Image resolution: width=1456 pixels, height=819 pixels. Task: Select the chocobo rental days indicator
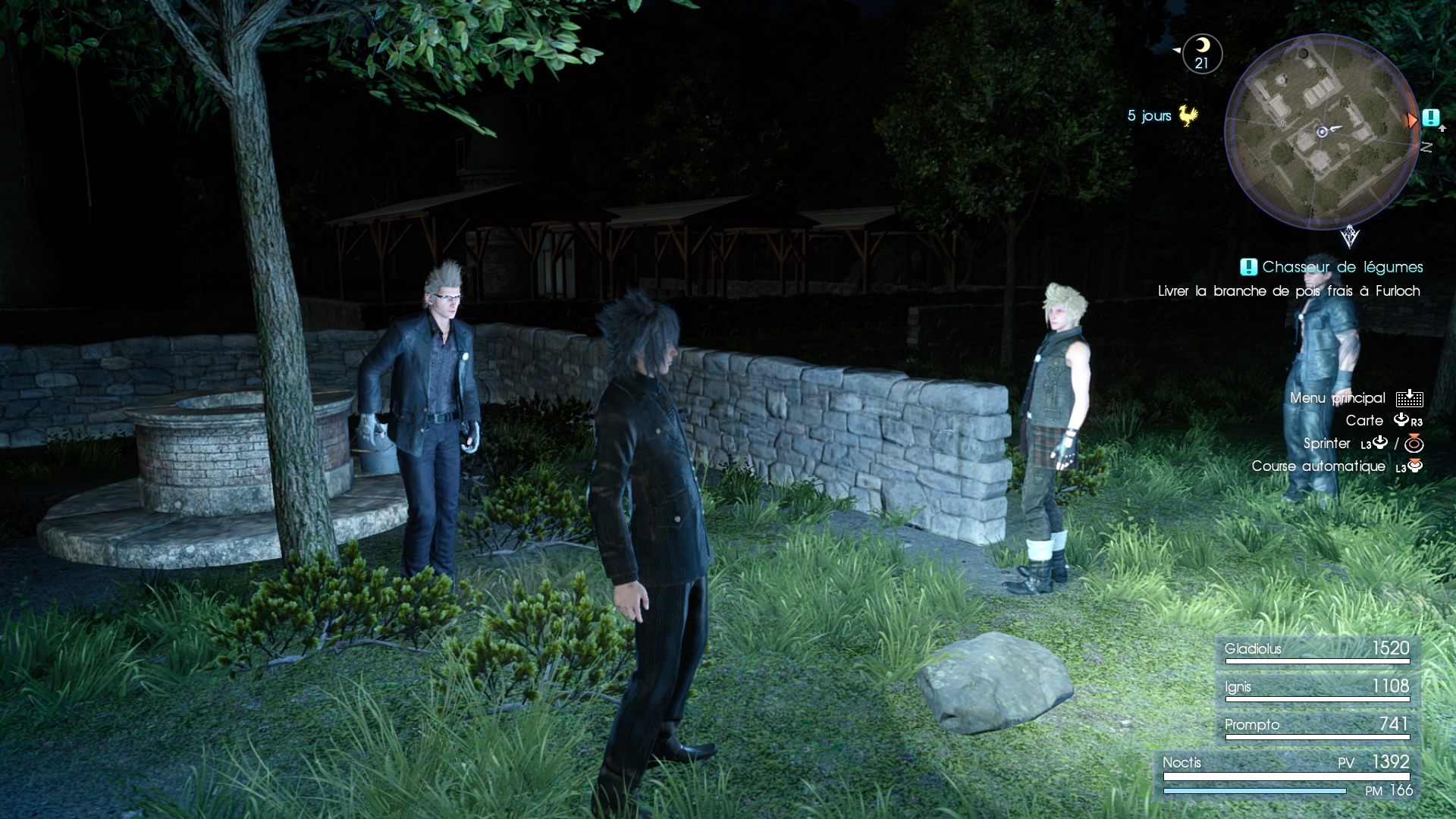[x=1163, y=116]
